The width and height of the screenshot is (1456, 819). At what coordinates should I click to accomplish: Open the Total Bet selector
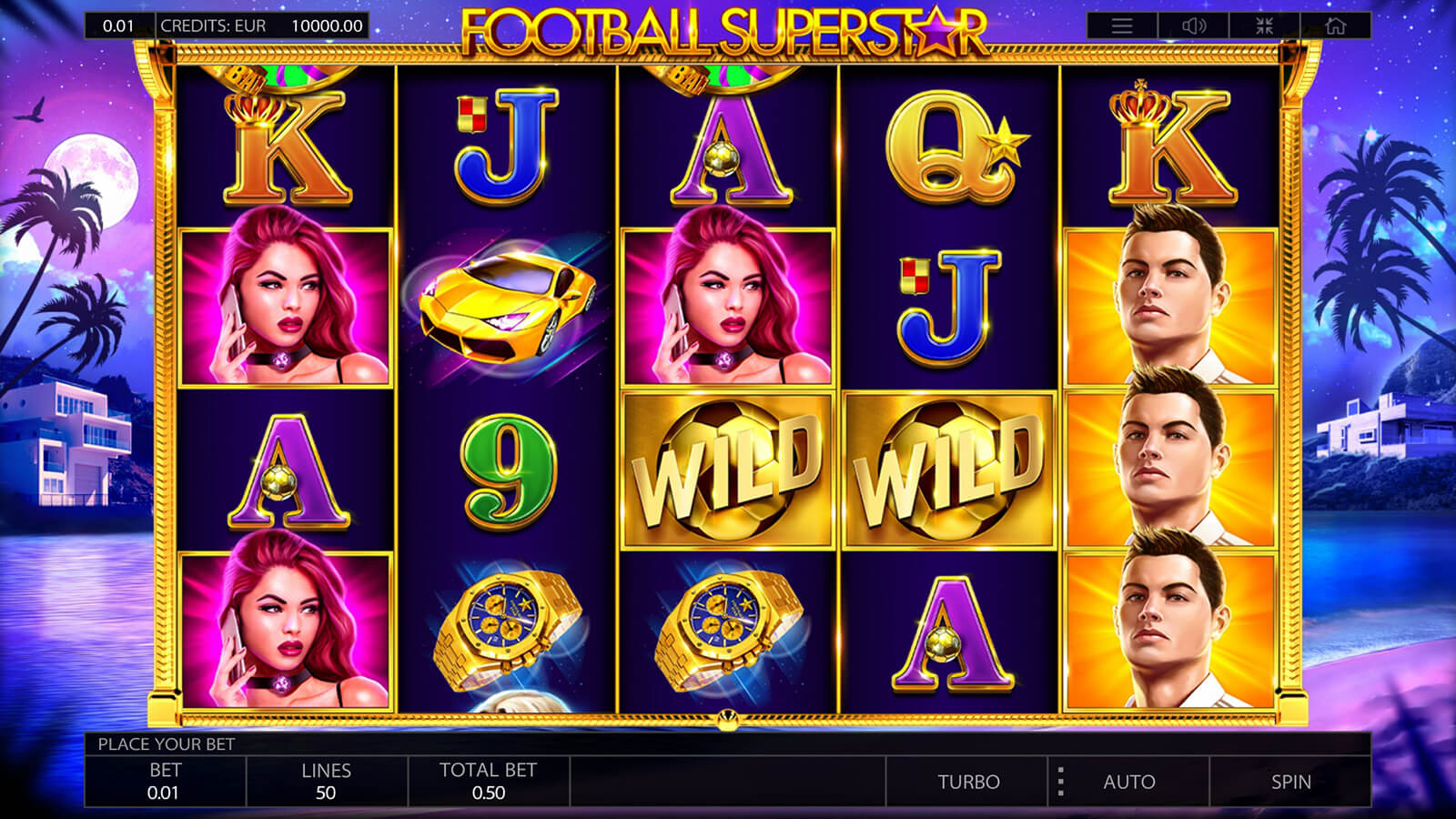click(x=488, y=782)
